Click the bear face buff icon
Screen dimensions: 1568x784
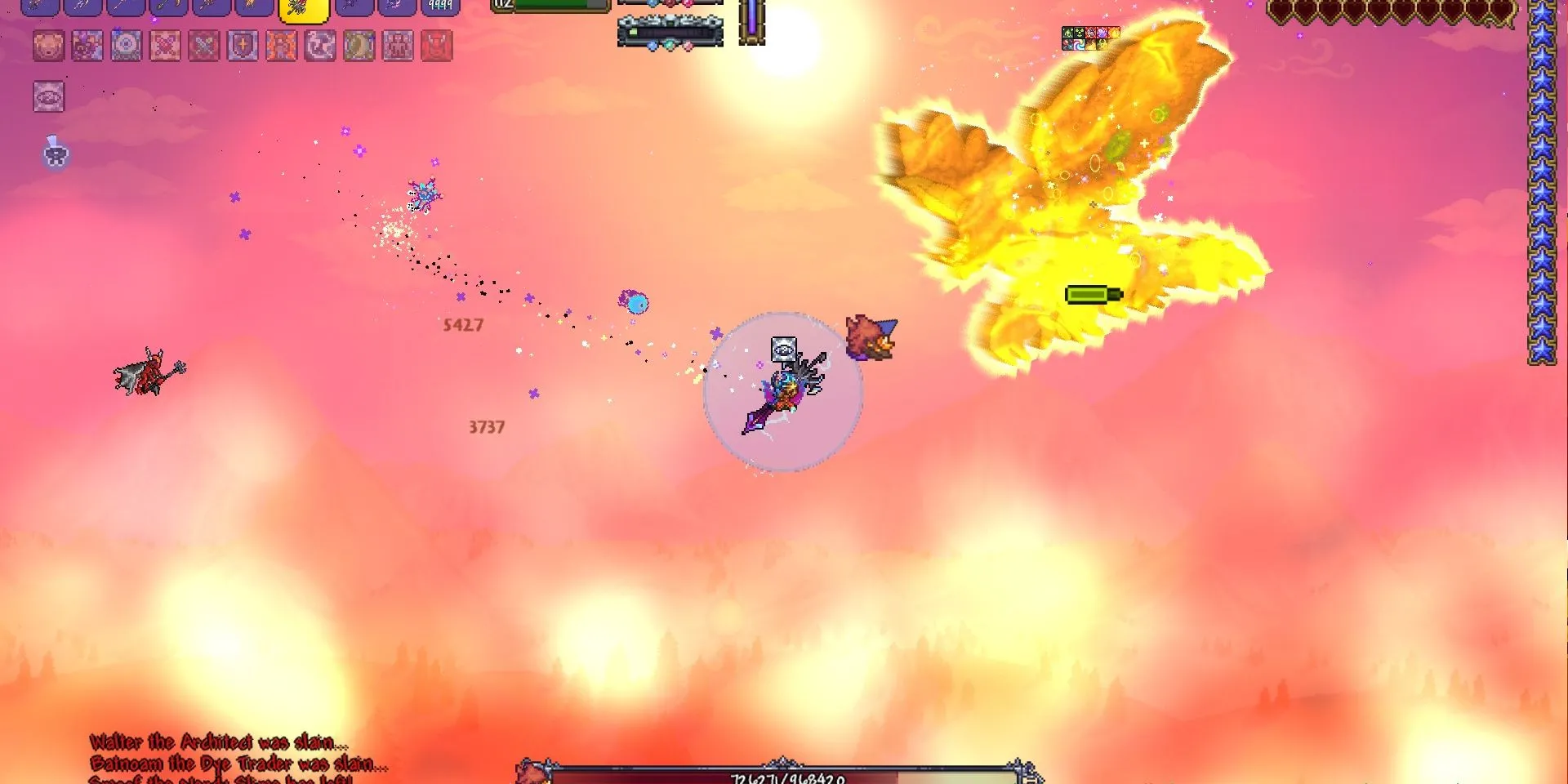[48, 46]
